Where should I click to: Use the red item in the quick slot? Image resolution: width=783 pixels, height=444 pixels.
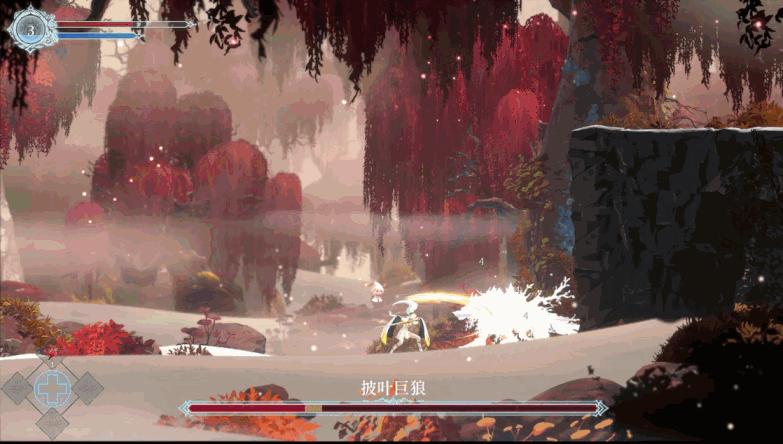coord(52,354)
